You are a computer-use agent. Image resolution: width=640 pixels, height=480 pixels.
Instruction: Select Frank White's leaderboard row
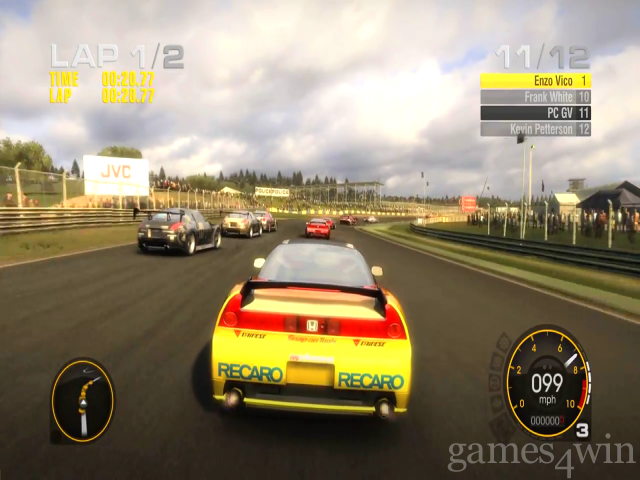click(535, 97)
